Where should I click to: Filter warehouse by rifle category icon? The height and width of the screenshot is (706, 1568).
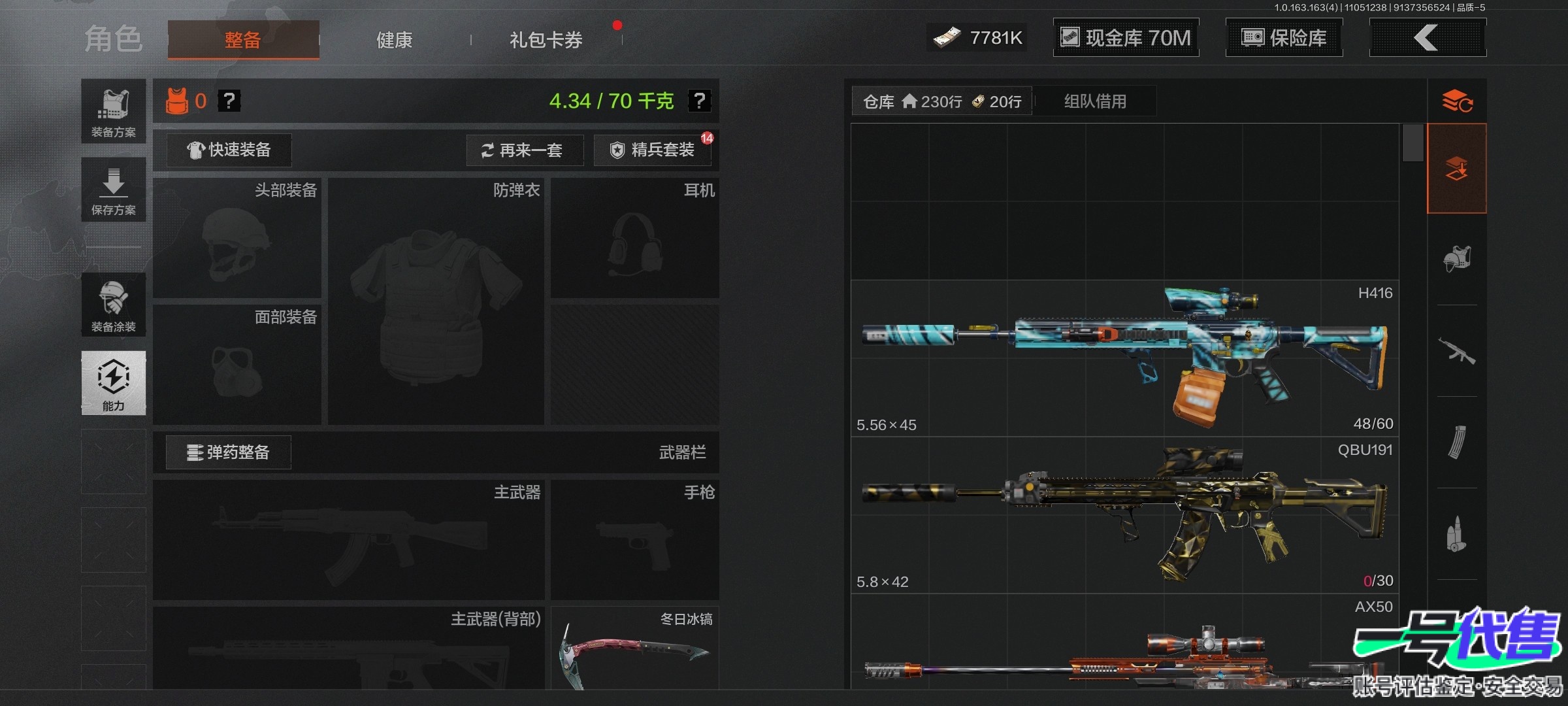[x=1456, y=351]
